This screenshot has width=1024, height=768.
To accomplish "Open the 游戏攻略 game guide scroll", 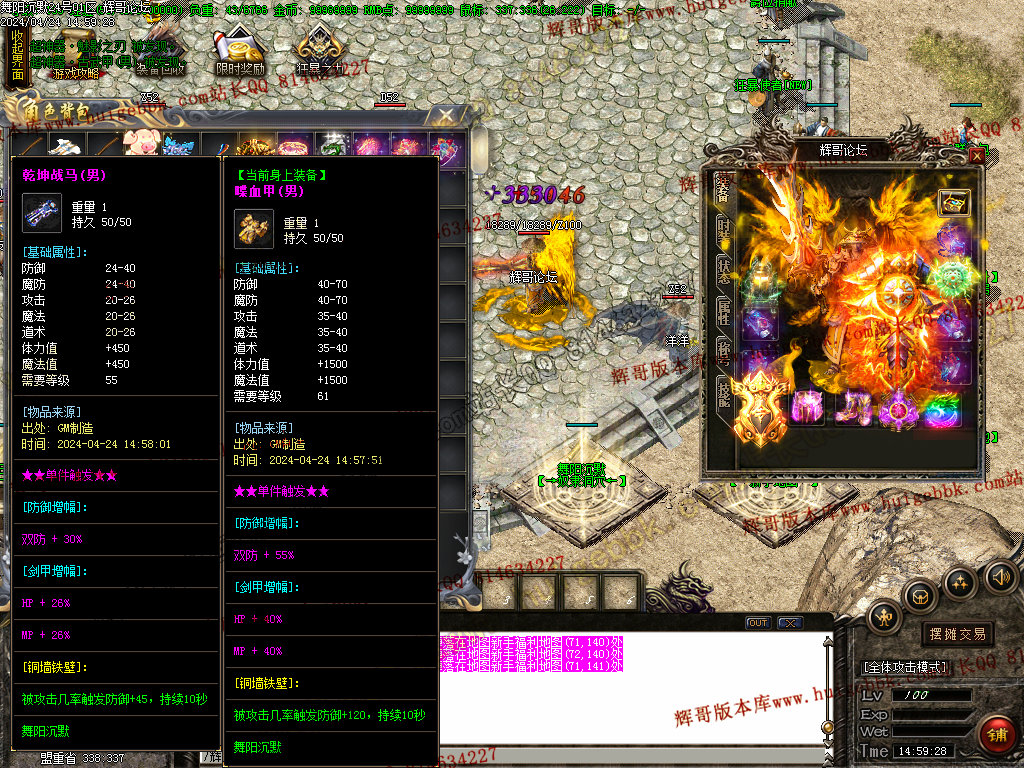I will click(x=75, y=72).
